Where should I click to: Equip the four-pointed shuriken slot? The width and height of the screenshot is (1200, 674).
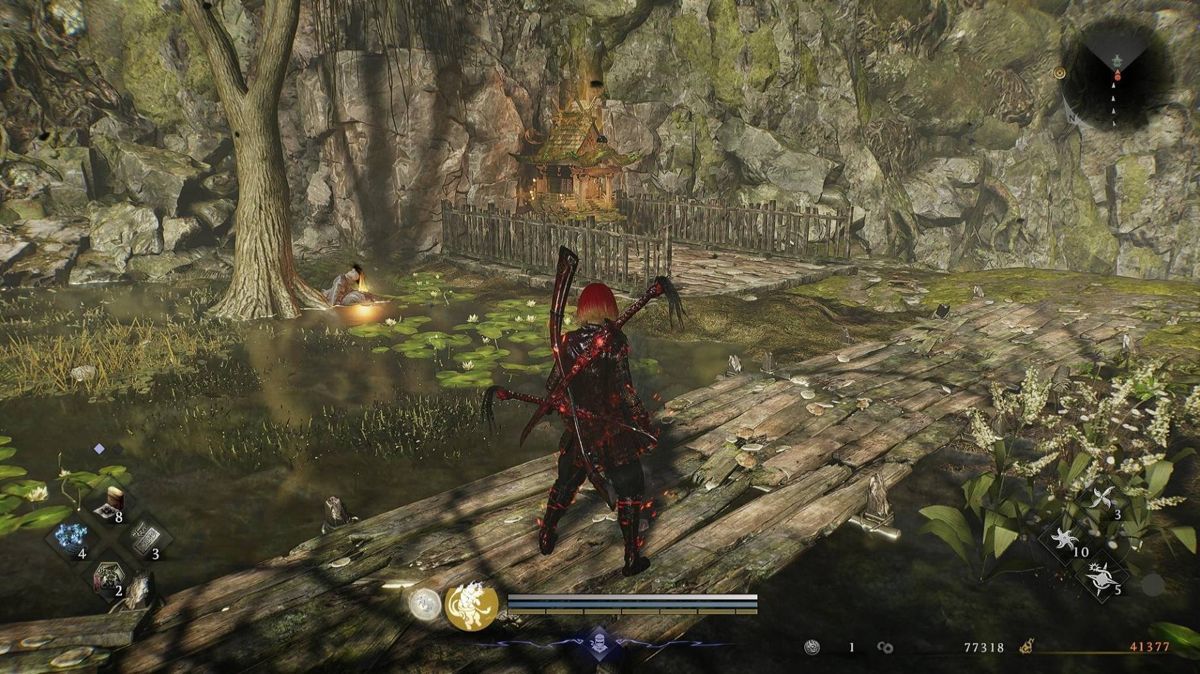click(1102, 498)
